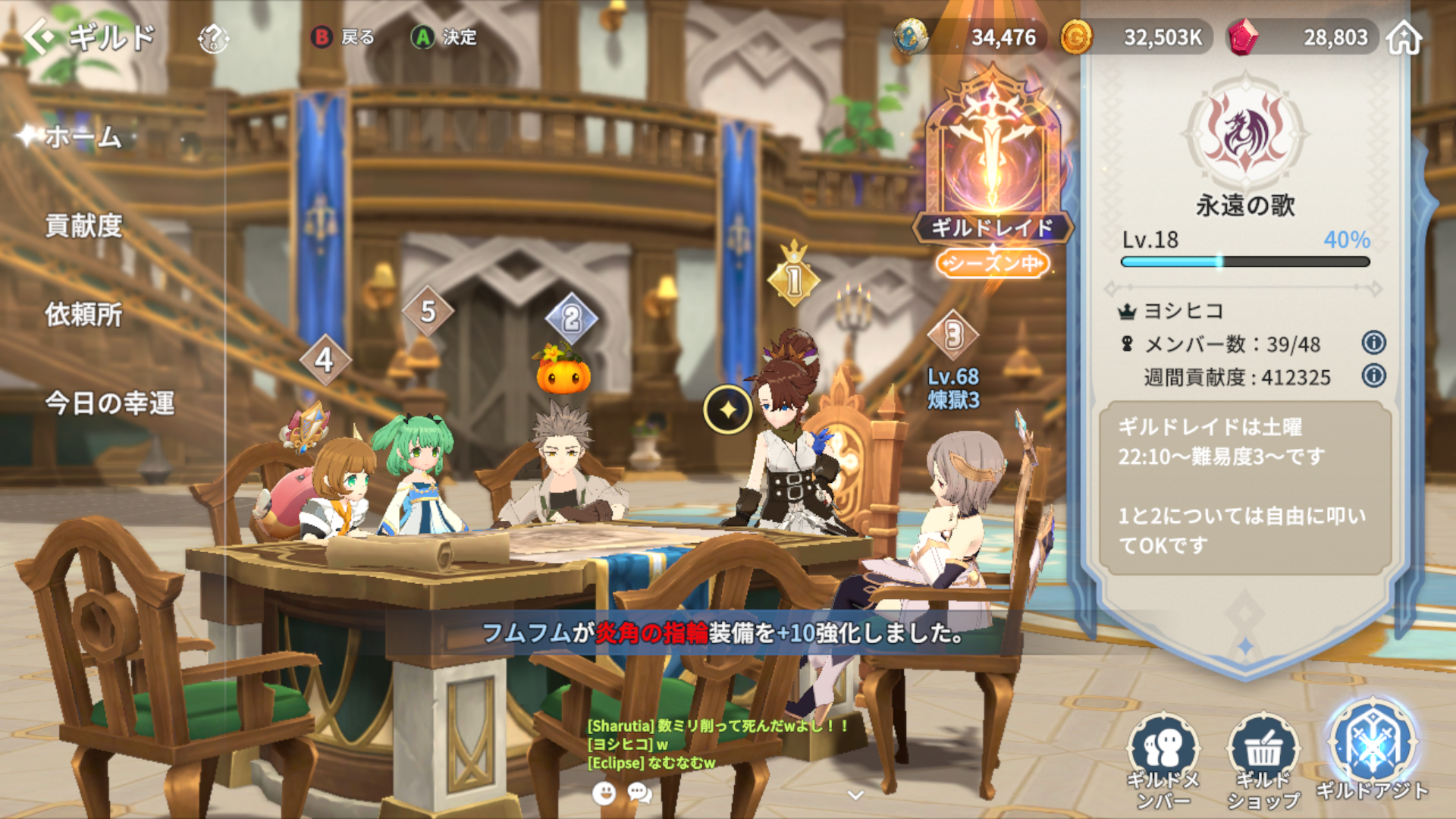The image size is (1456, 819).
Task: Select the rank 2 diamond marker
Action: tap(572, 319)
